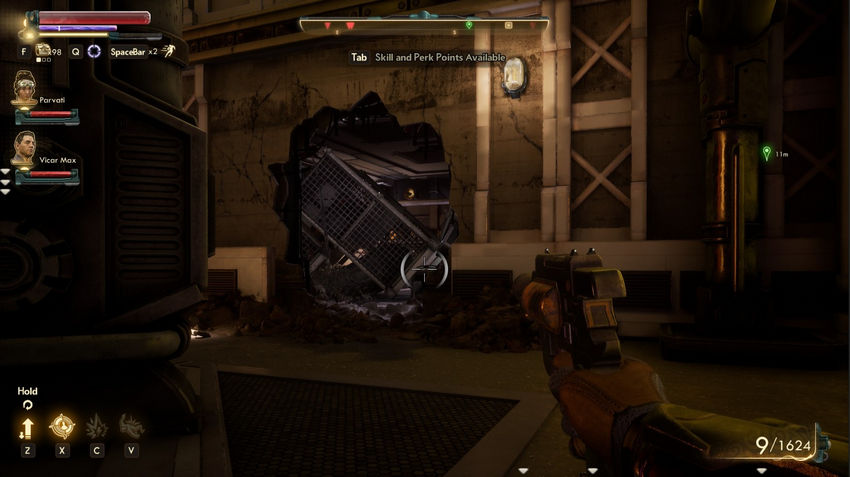The image size is (850, 477).
Task: Open the Skill and Perk Points notification
Action: [428, 58]
